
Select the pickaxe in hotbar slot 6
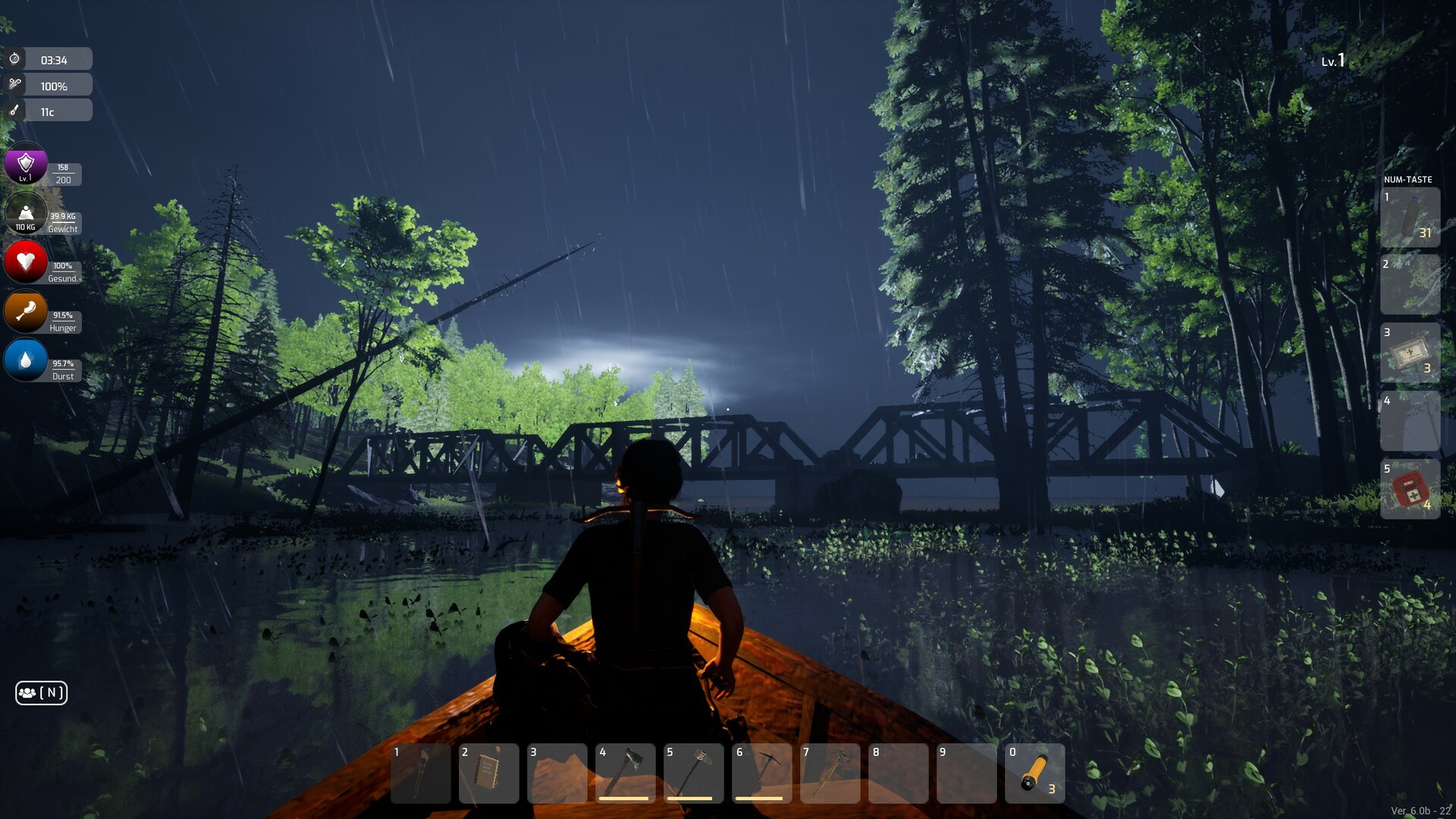[x=764, y=773]
